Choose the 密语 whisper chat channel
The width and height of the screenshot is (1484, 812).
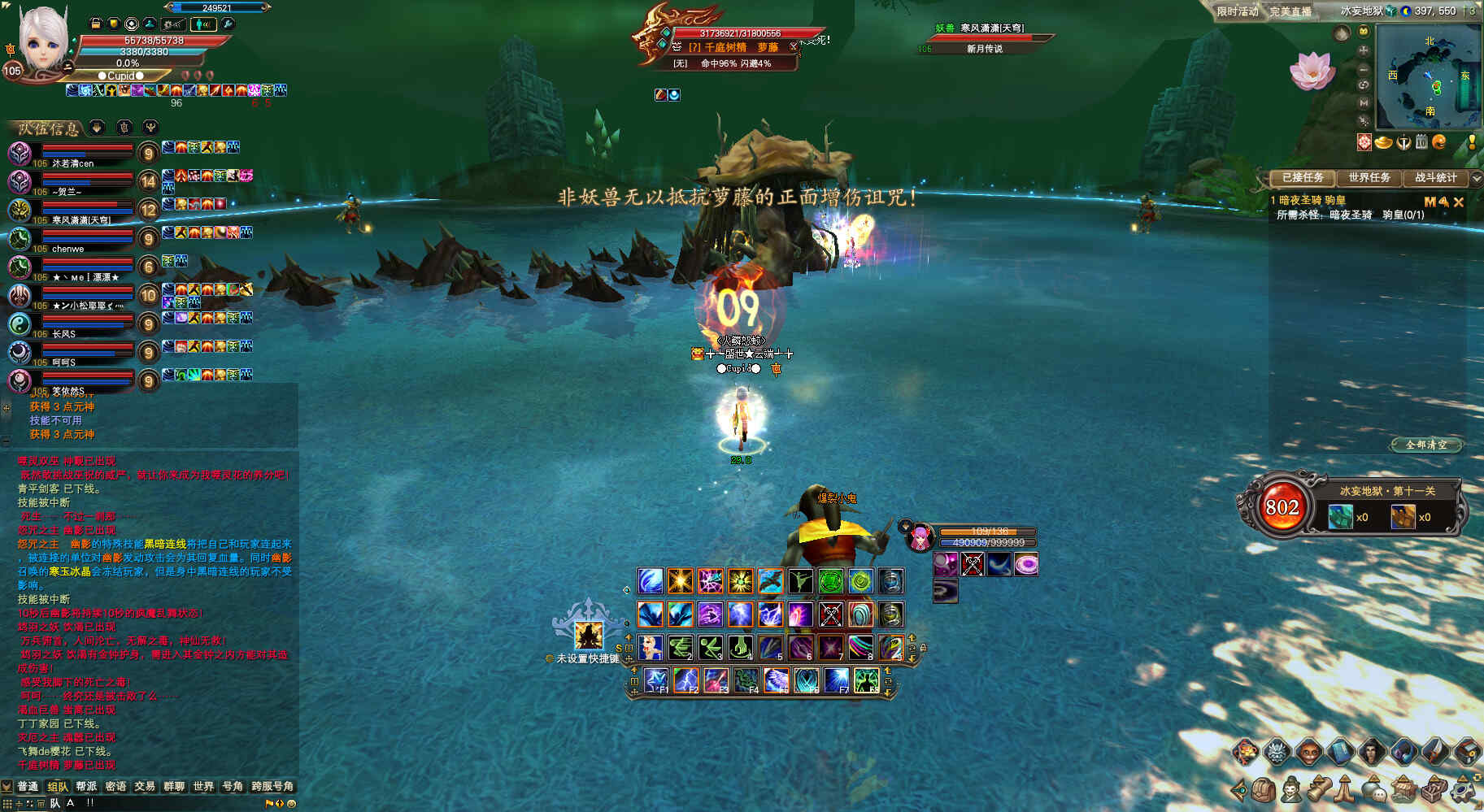click(x=115, y=786)
